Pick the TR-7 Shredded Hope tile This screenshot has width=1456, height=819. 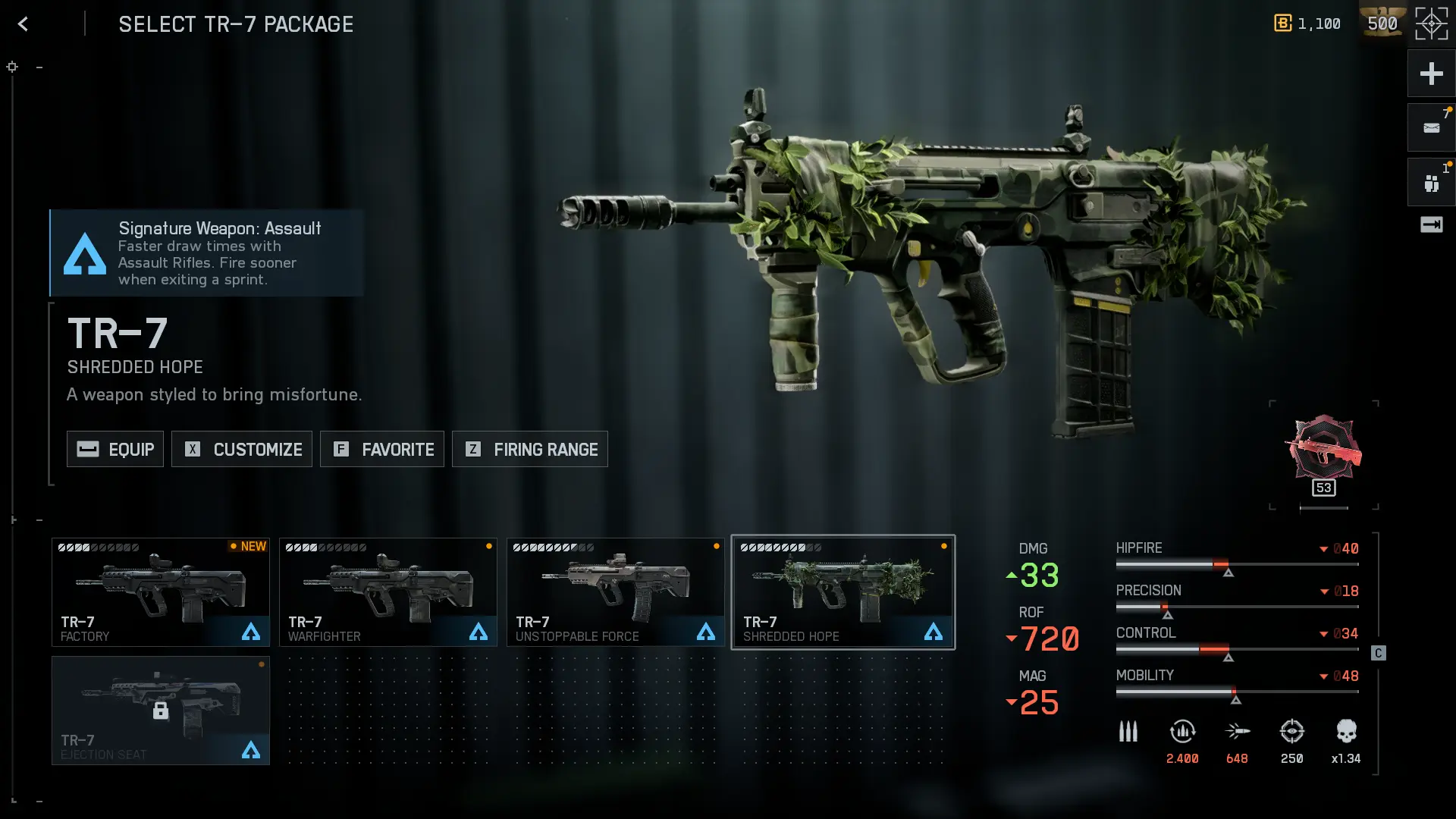point(843,592)
